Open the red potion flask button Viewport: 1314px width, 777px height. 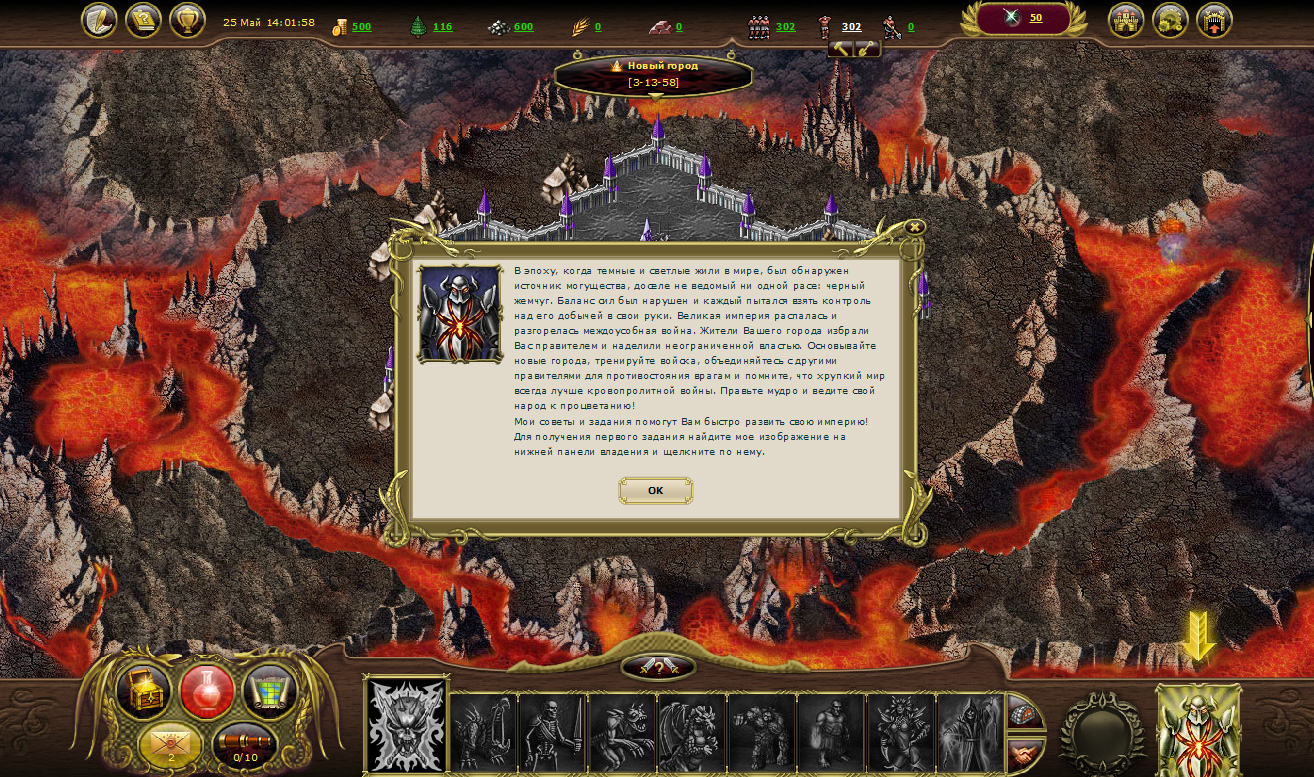point(207,690)
